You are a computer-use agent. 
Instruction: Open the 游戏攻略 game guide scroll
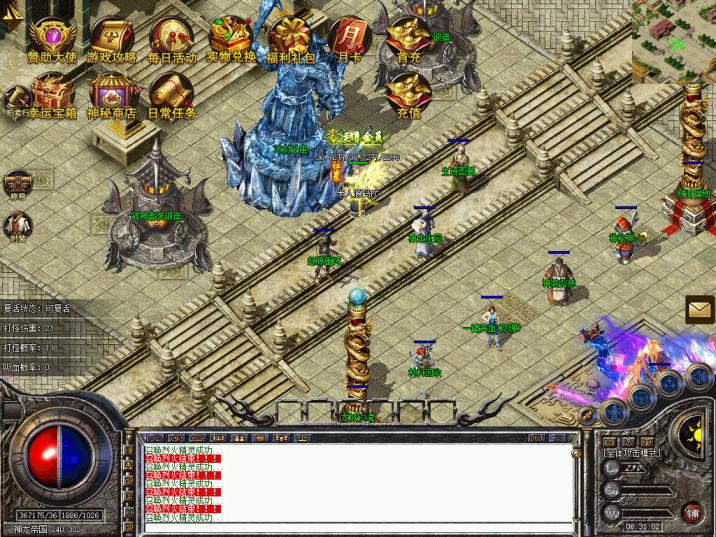tap(111, 39)
